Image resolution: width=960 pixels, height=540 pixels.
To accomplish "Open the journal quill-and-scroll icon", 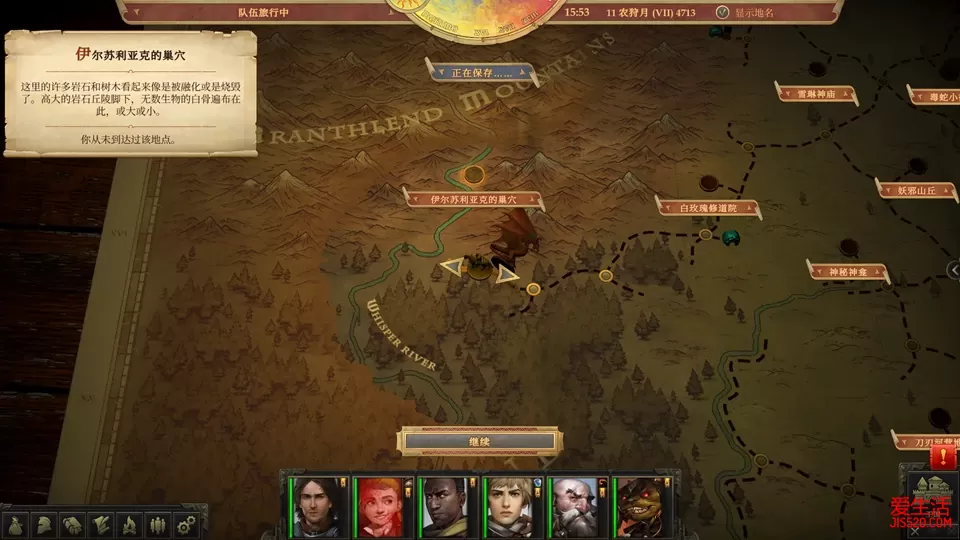I will point(101,524).
